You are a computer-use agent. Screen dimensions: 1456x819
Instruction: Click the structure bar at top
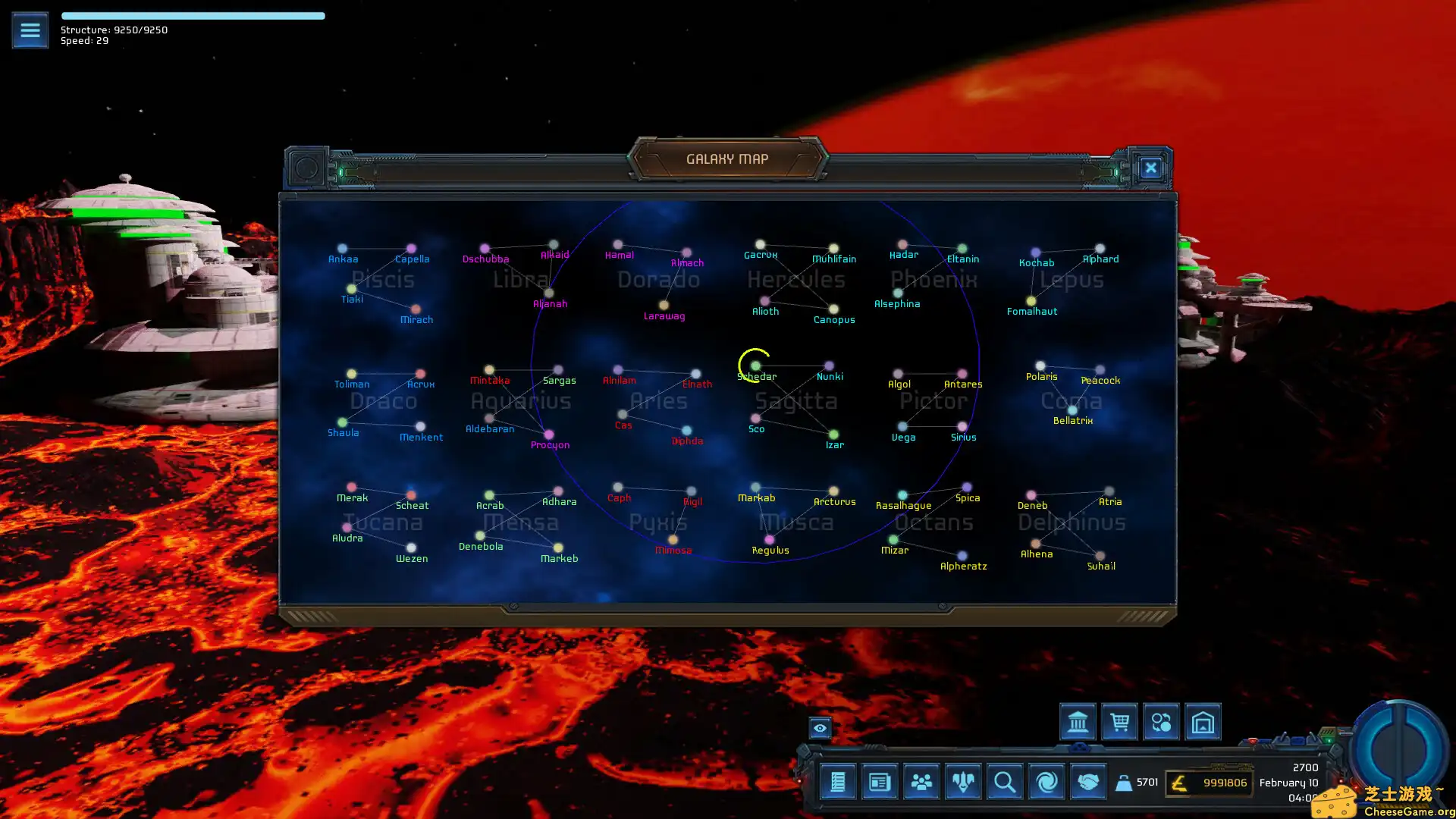(x=193, y=15)
